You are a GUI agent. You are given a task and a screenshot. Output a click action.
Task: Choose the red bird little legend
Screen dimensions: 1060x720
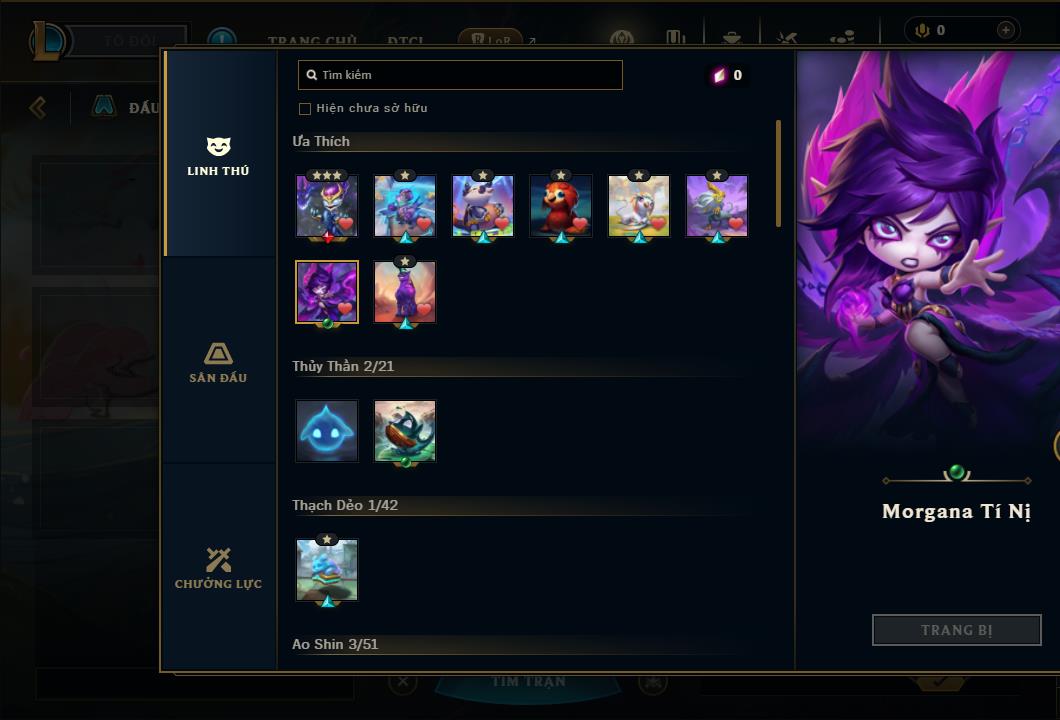point(561,206)
